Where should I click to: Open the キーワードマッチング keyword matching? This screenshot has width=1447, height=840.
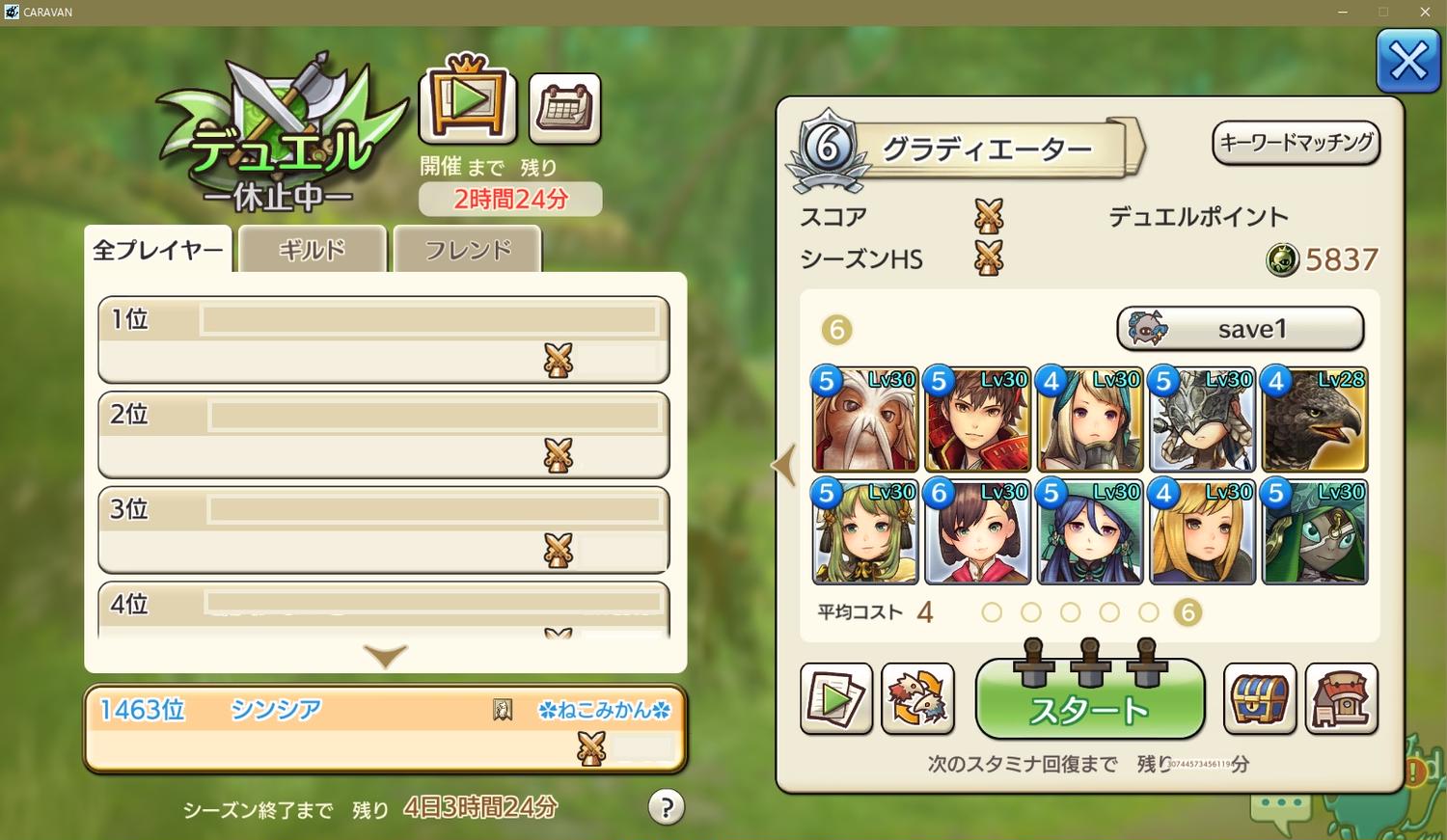[1296, 143]
